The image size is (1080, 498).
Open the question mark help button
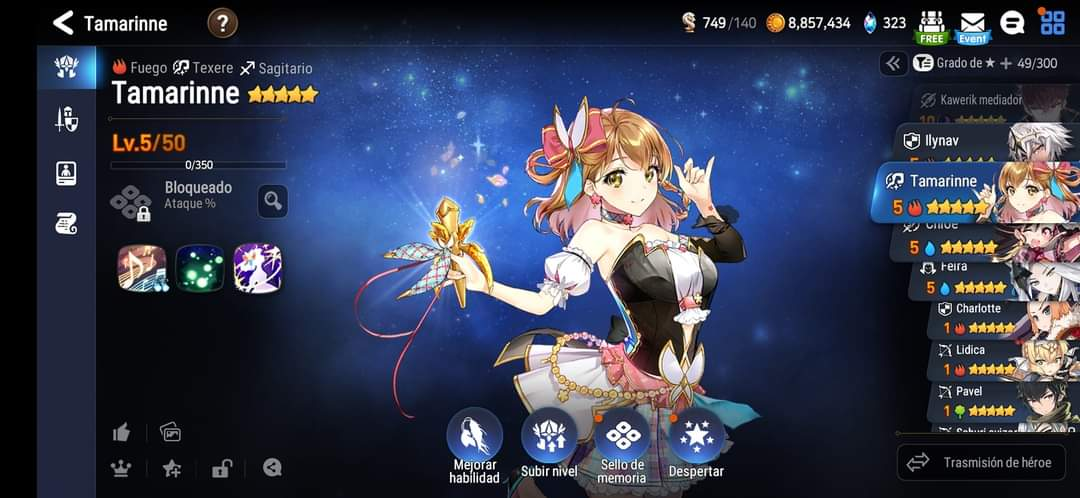(222, 22)
